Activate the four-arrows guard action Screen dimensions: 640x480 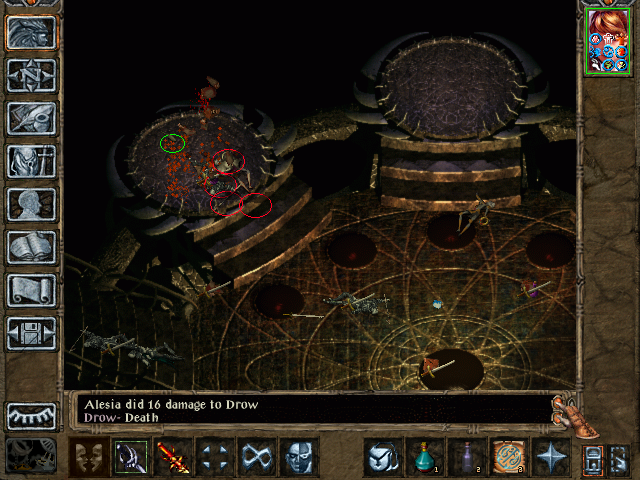[215, 459]
